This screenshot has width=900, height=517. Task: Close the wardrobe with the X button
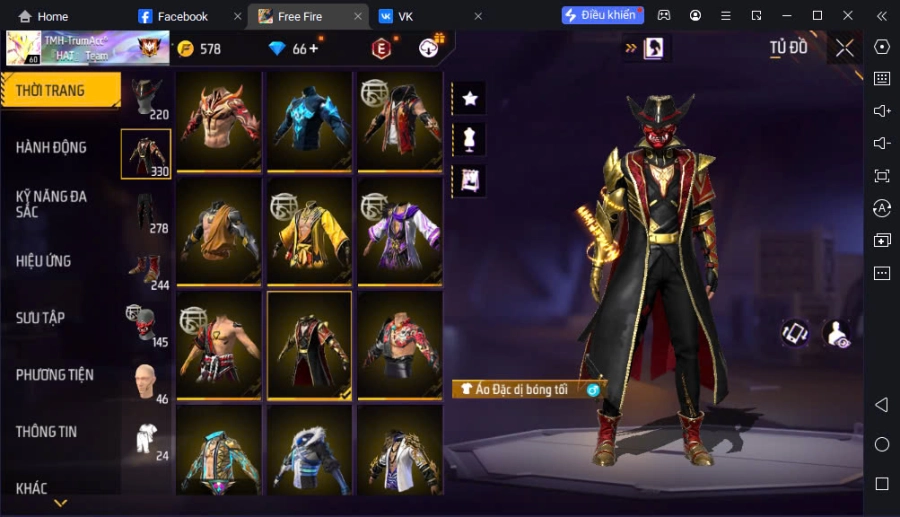click(845, 48)
